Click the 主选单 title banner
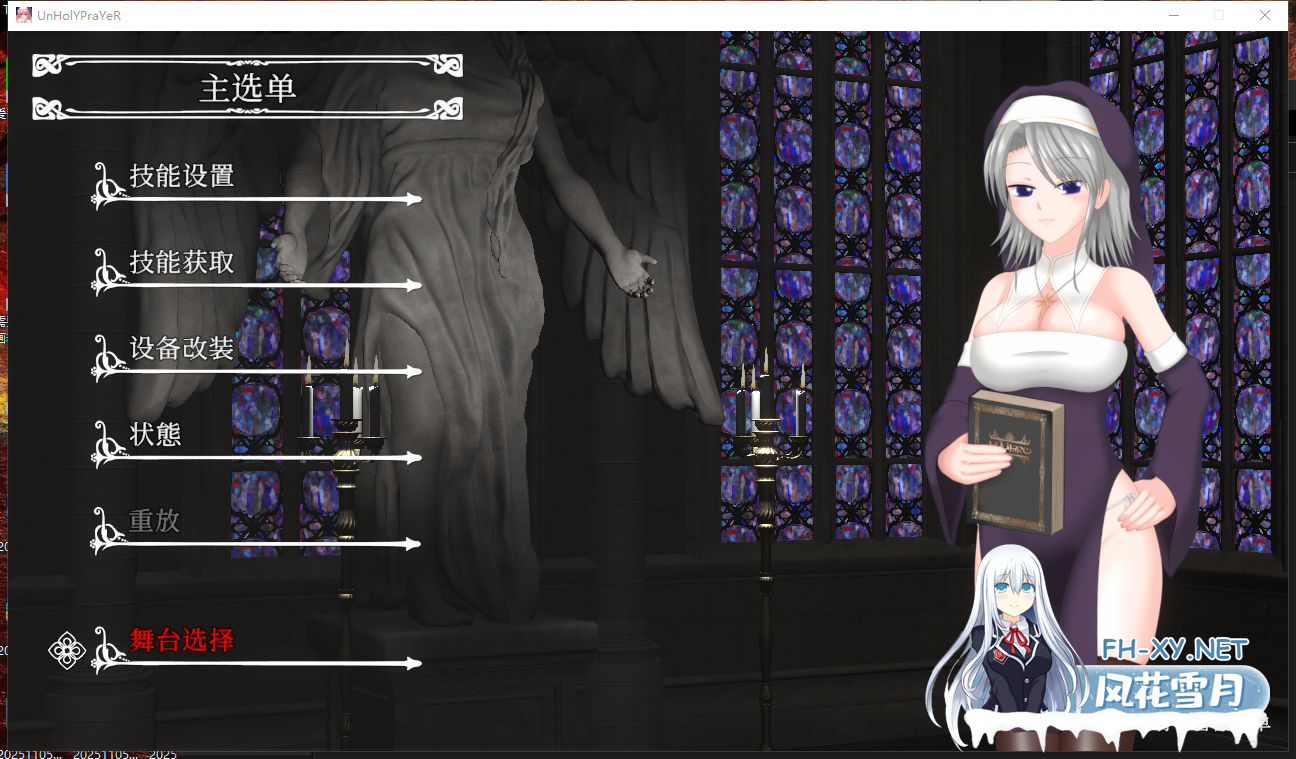1296x759 pixels. (247, 88)
